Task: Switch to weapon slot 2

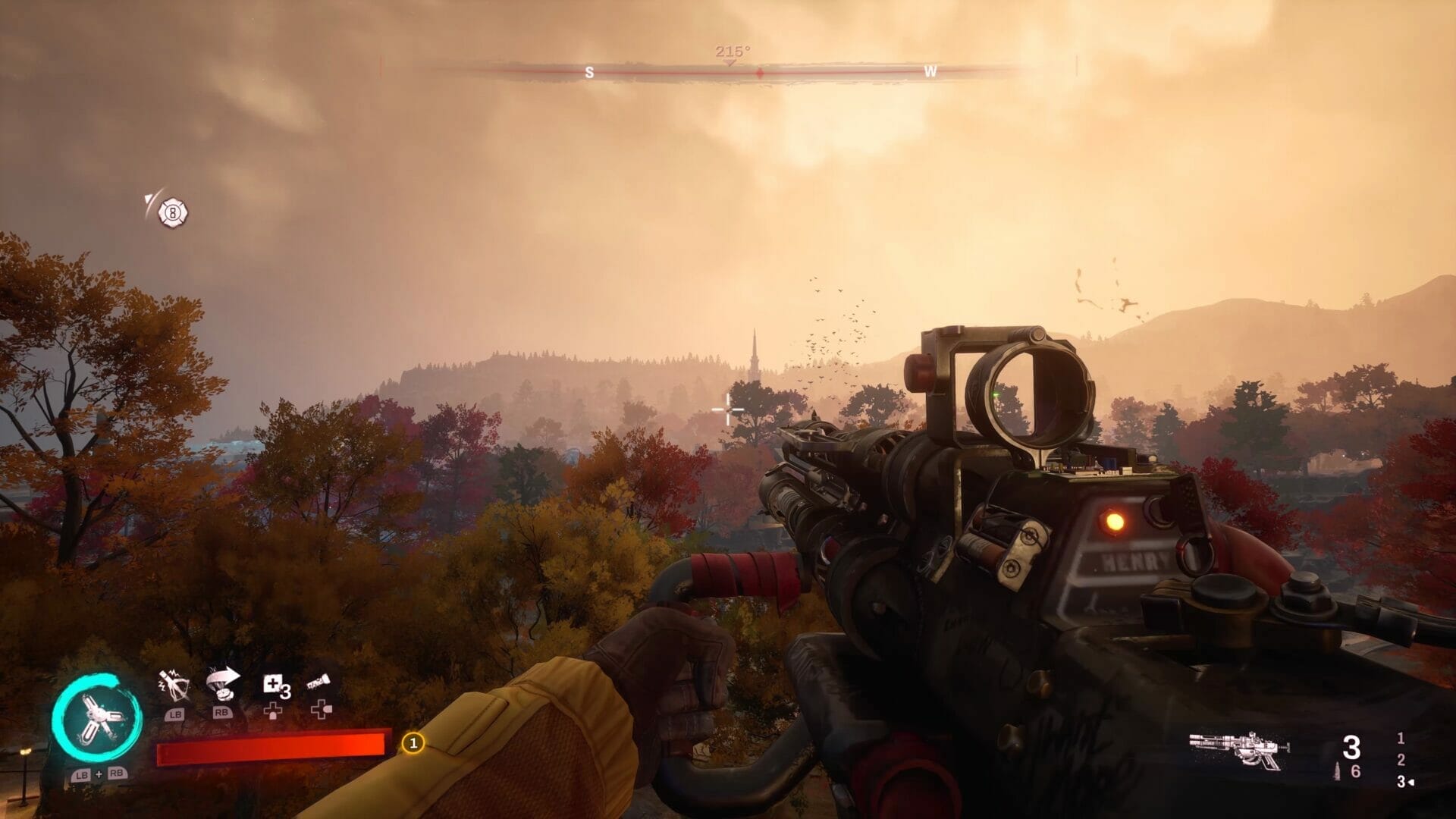Action: click(1401, 760)
